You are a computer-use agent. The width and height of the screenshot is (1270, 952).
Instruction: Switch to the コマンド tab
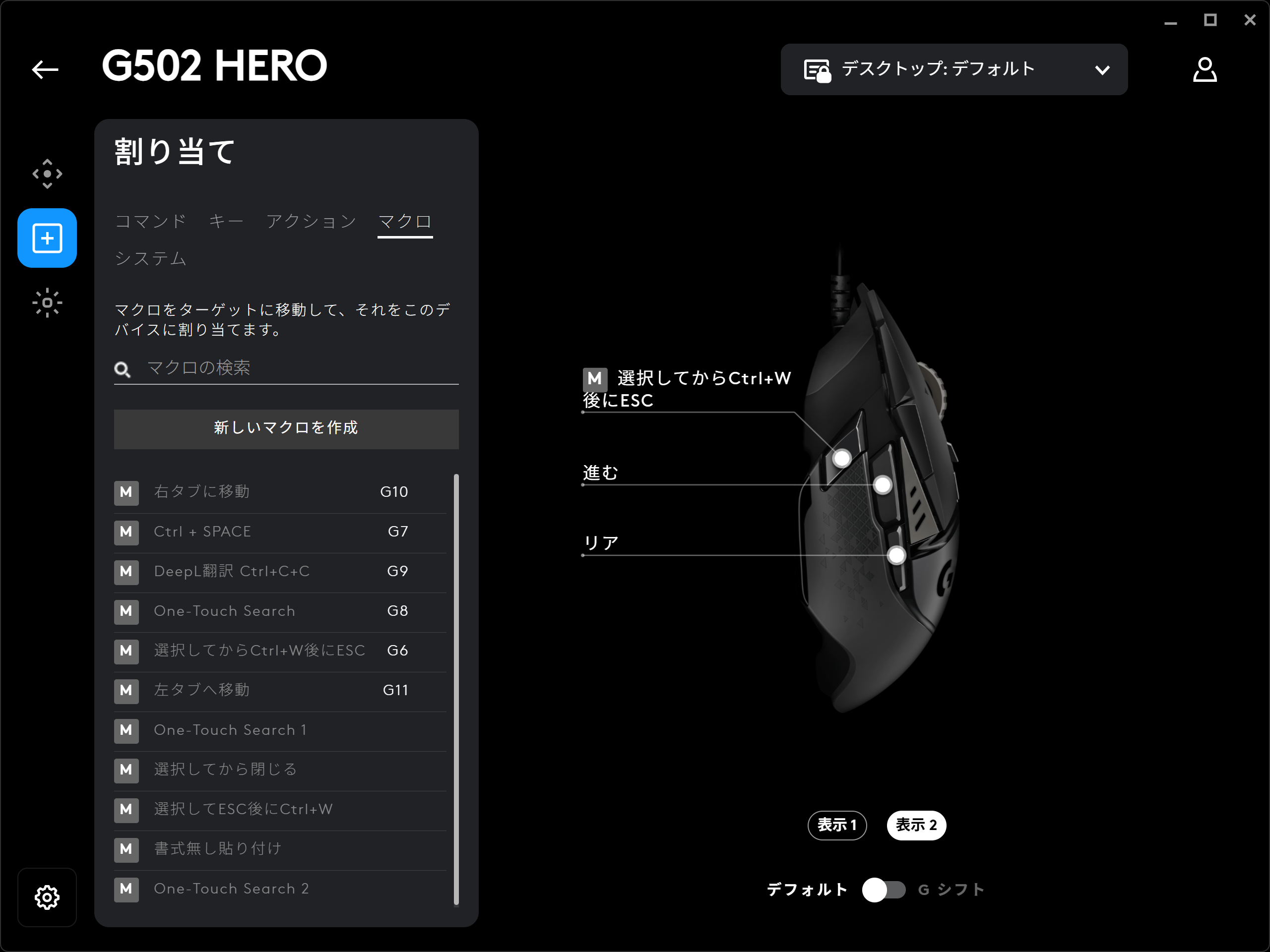tap(150, 222)
